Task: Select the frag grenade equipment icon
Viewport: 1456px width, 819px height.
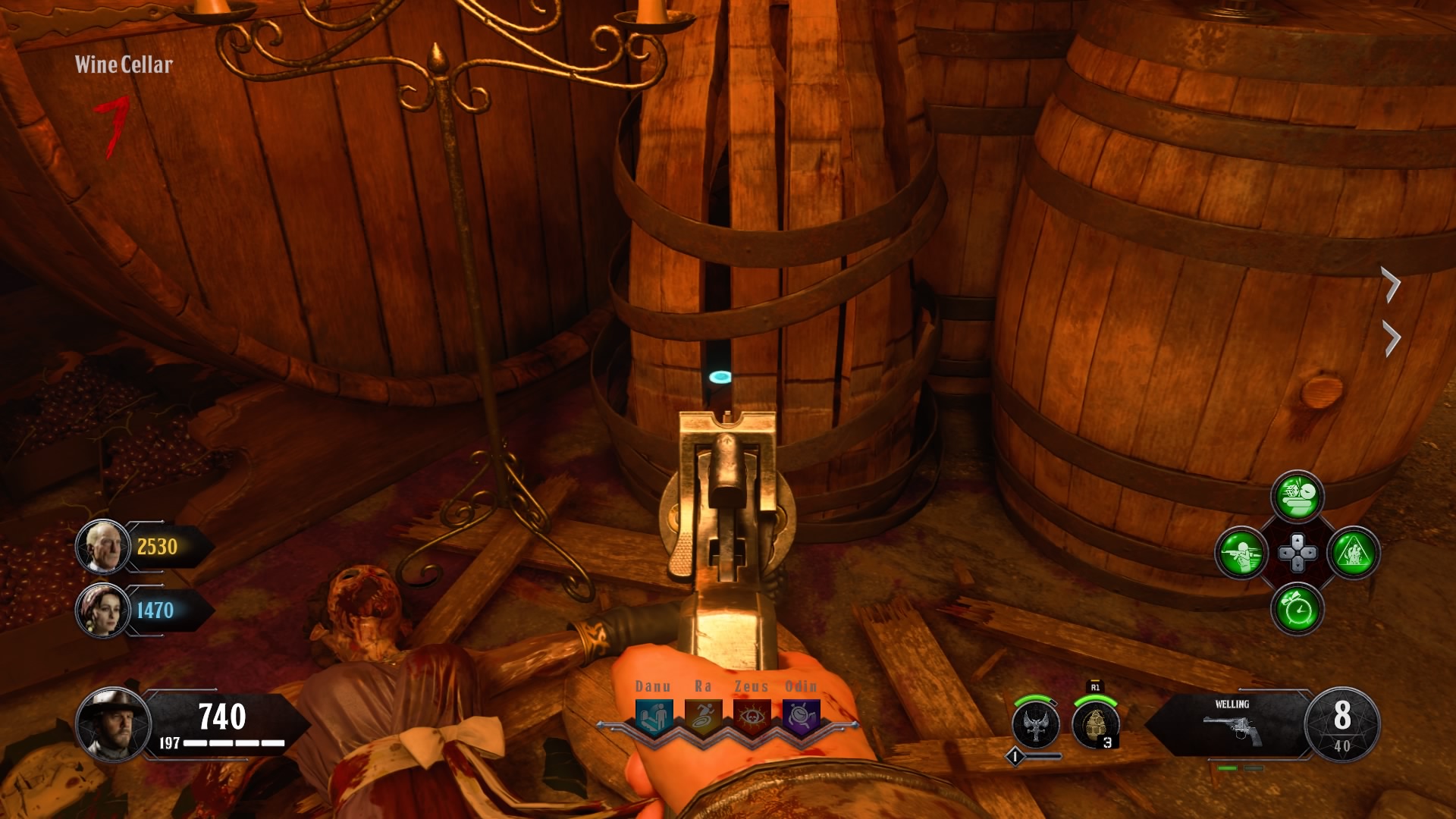Action: 1096,724
